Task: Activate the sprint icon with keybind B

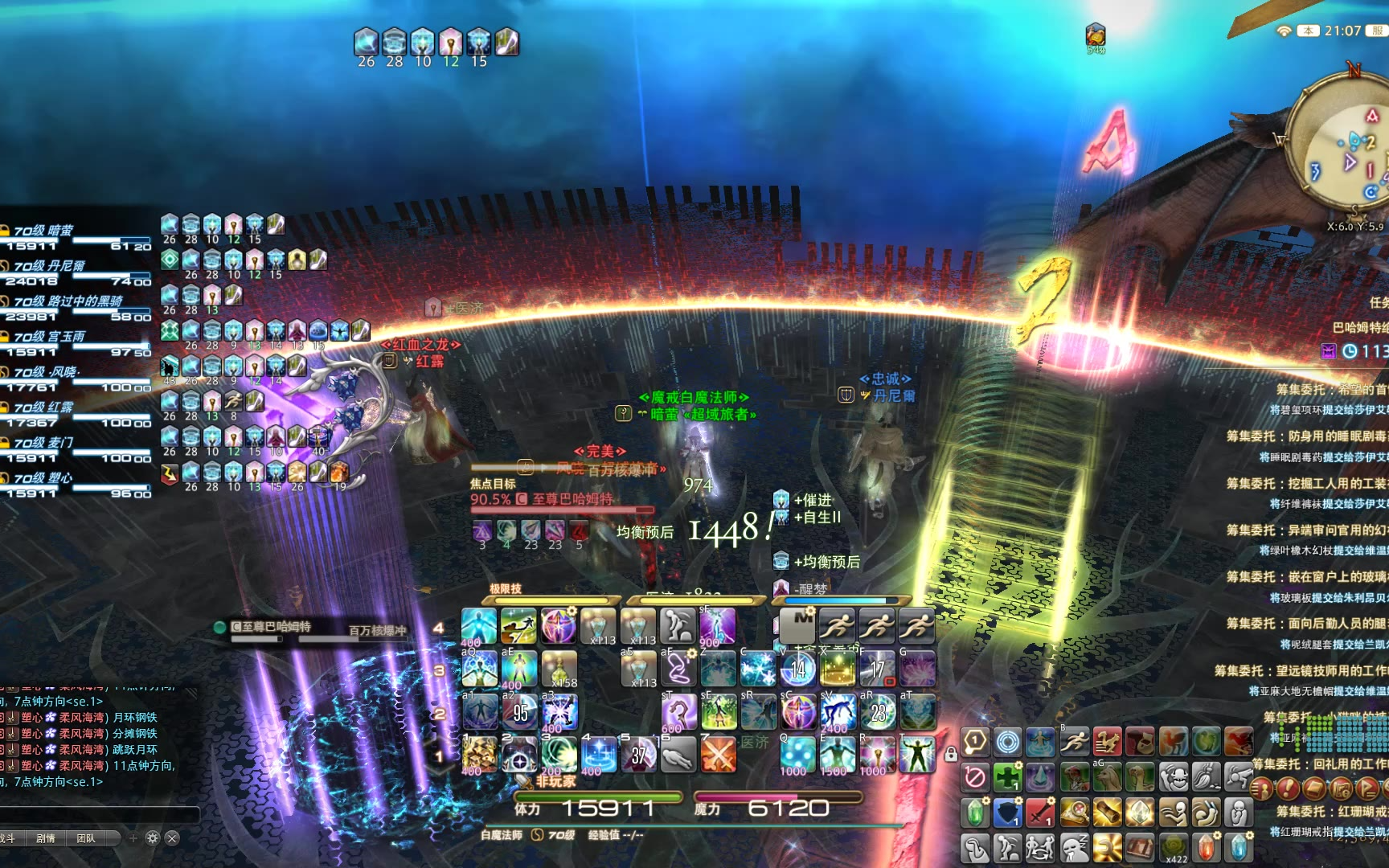Action: [x=1074, y=741]
